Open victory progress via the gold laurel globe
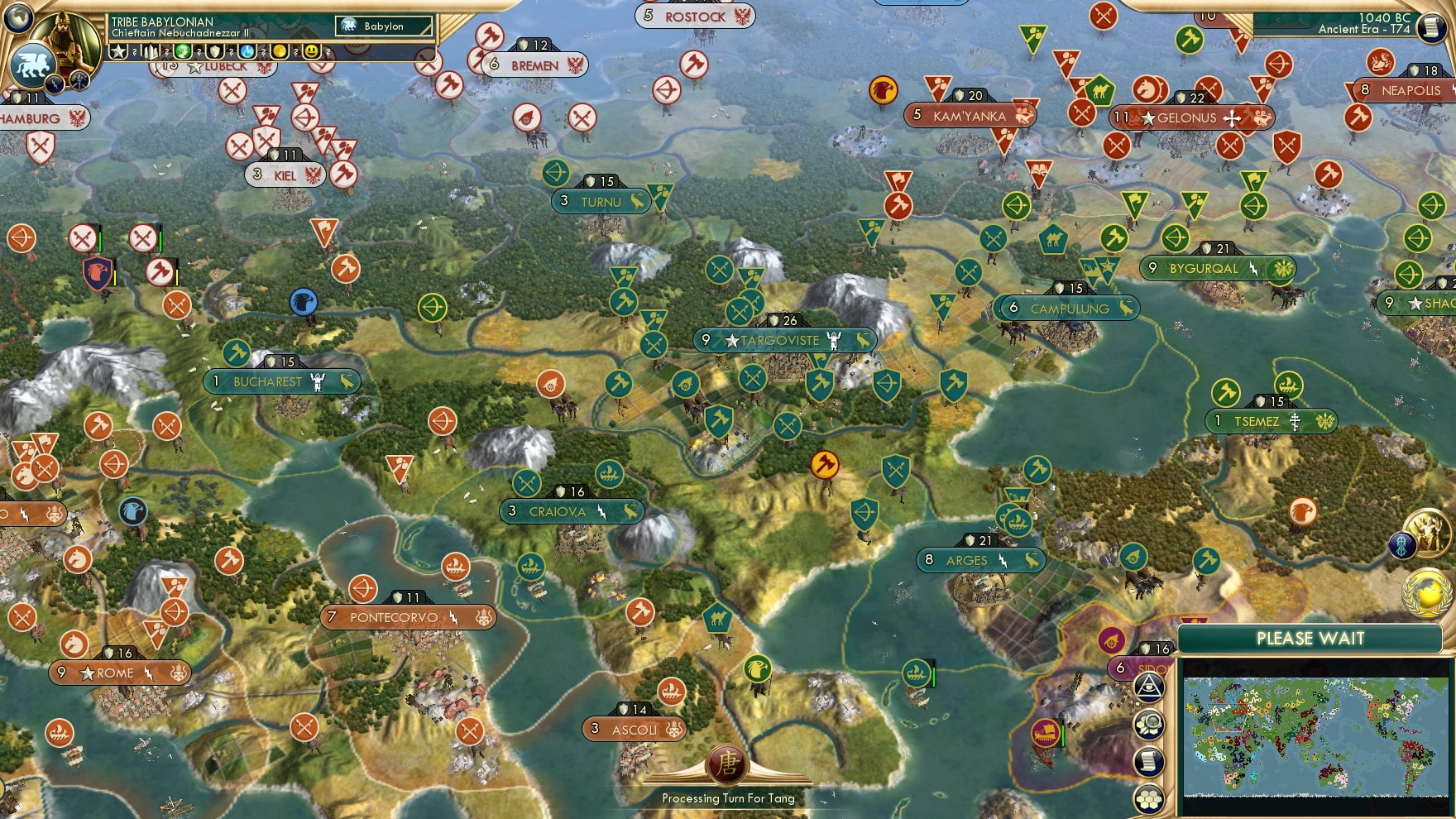Viewport: 1456px width, 819px height. (x=1426, y=591)
